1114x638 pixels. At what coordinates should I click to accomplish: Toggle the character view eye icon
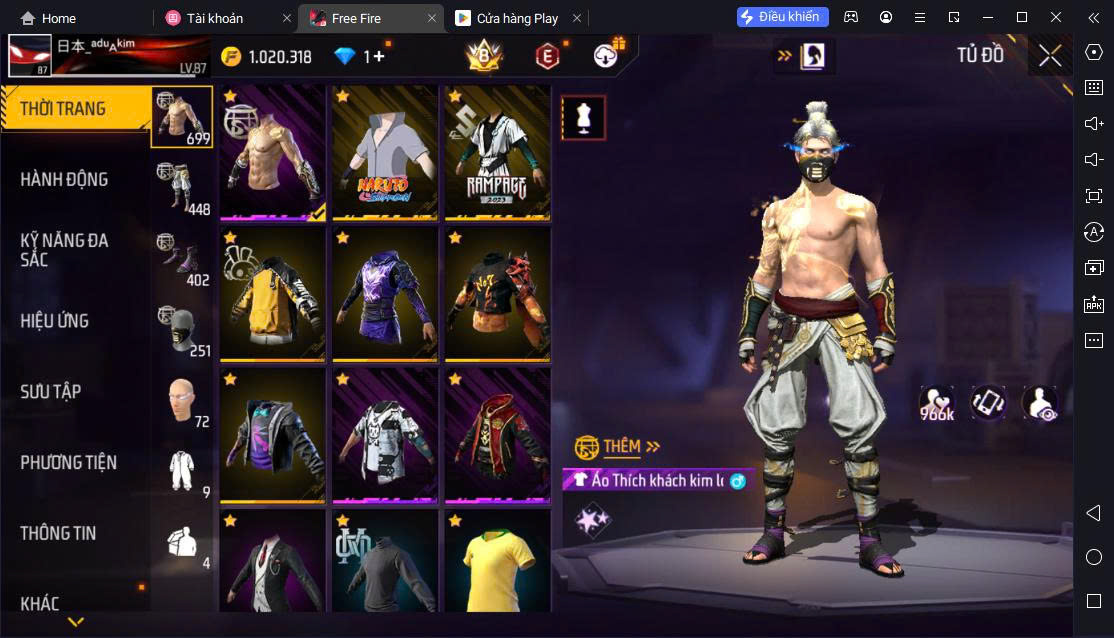1040,403
